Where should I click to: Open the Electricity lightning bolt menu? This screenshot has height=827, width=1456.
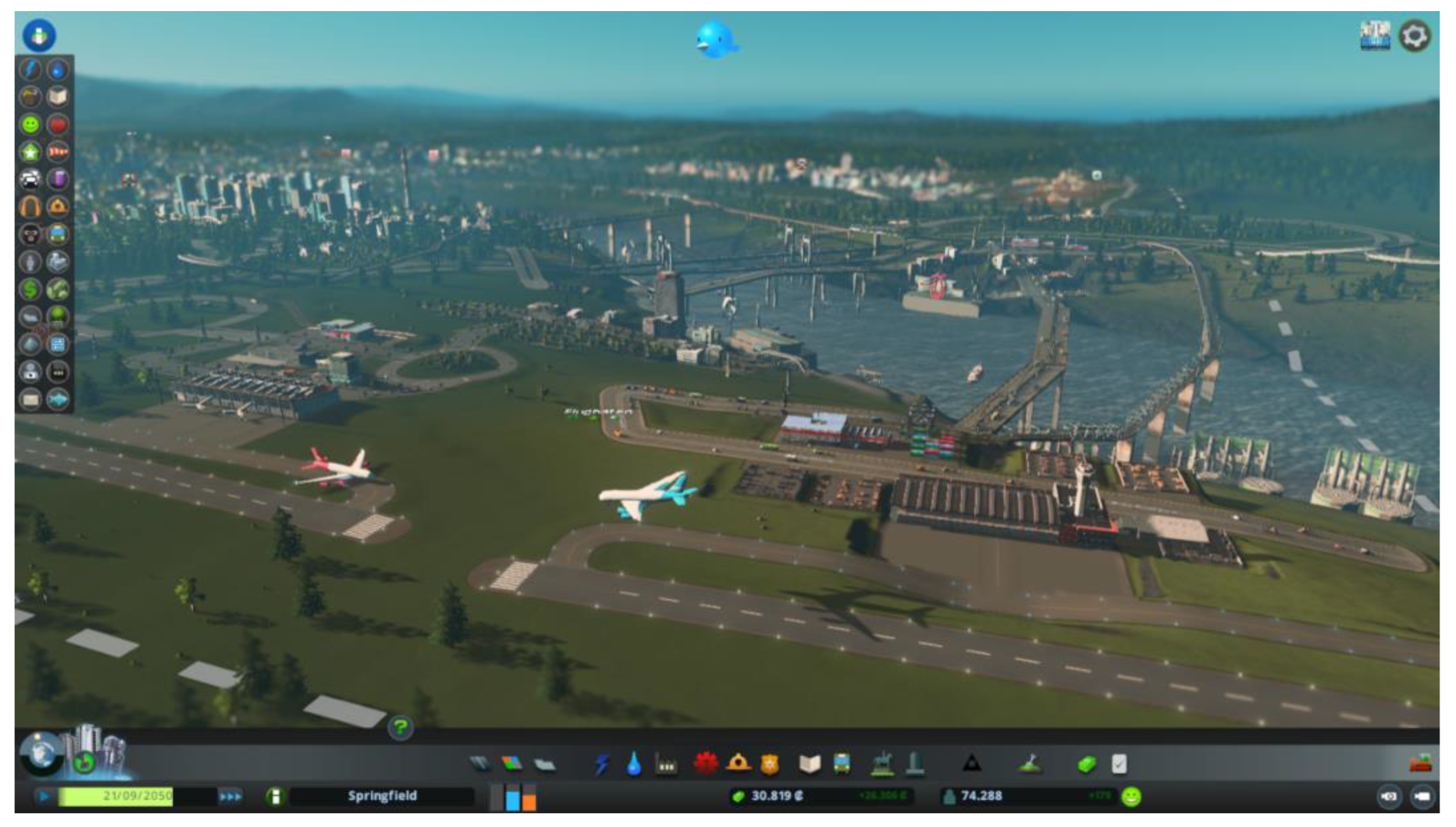tap(602, 764)
